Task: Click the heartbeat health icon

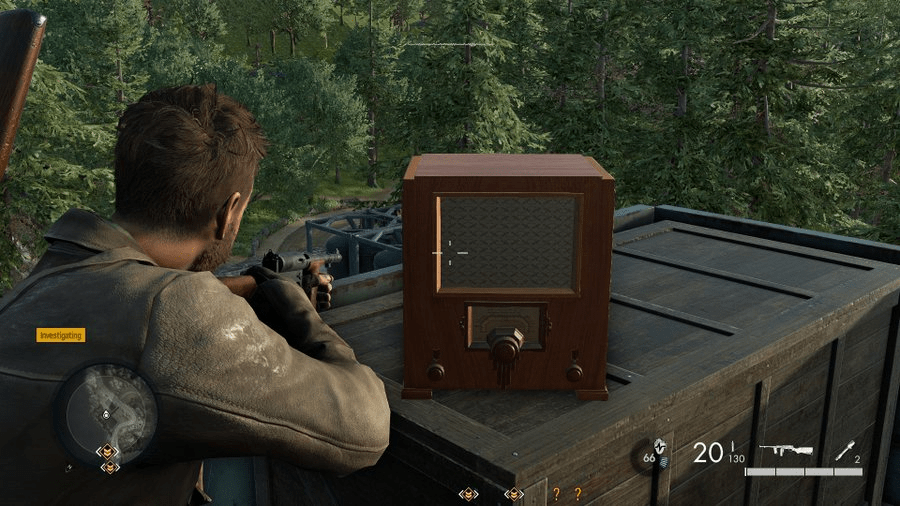Action: pos(658,444)
